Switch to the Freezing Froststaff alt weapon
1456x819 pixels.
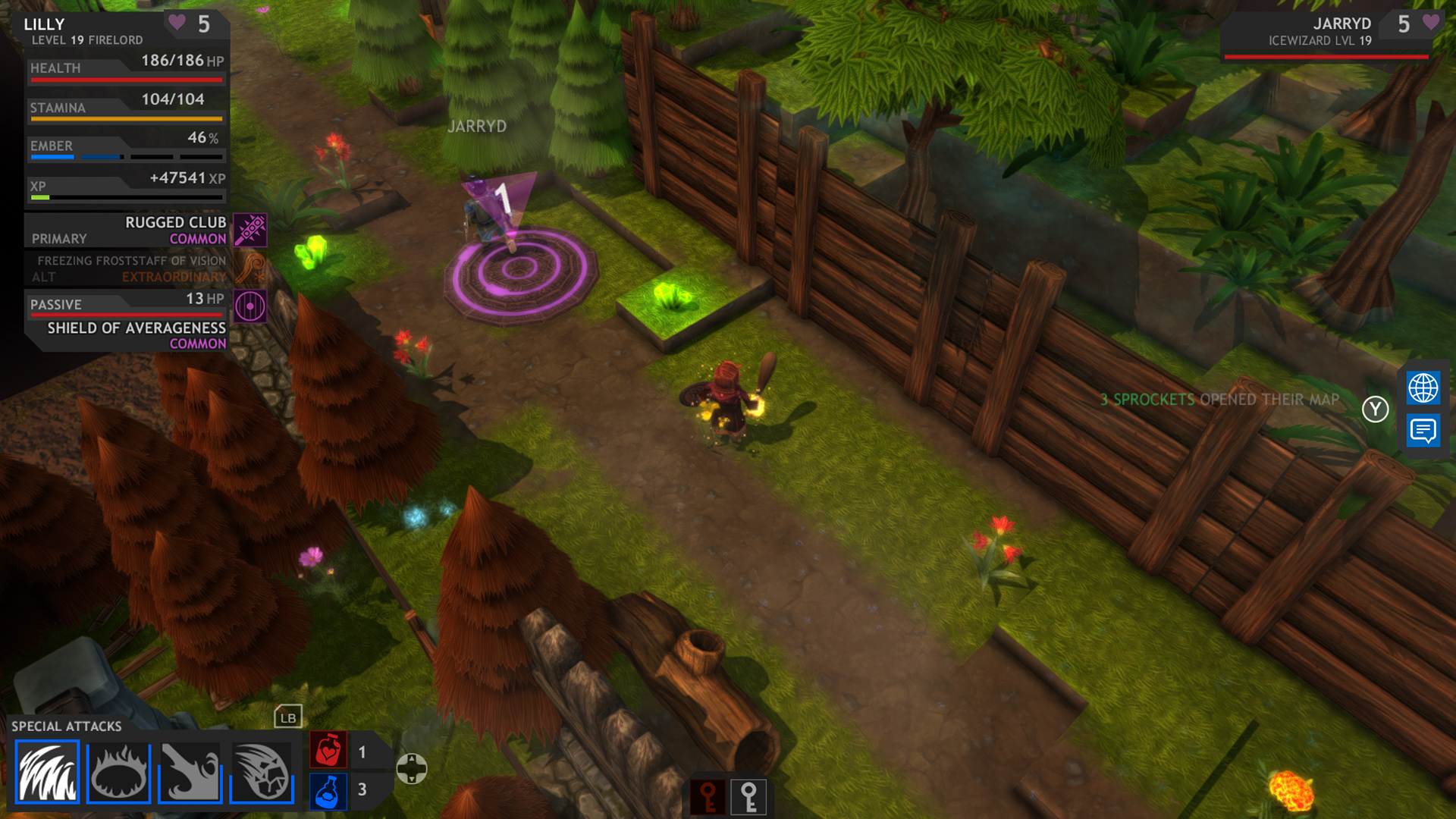click(x=250, y=268)
